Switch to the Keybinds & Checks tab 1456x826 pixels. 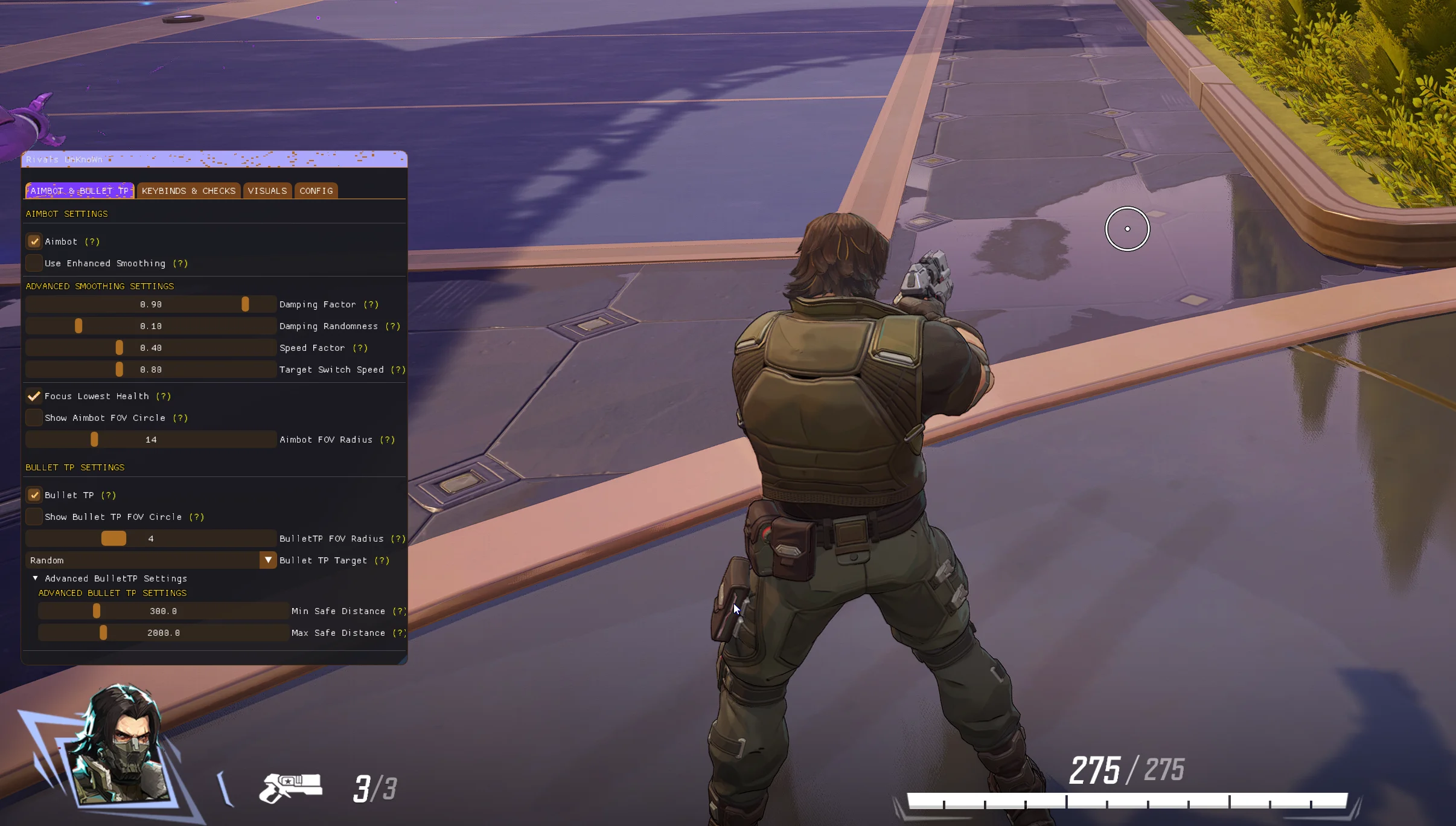188,191
